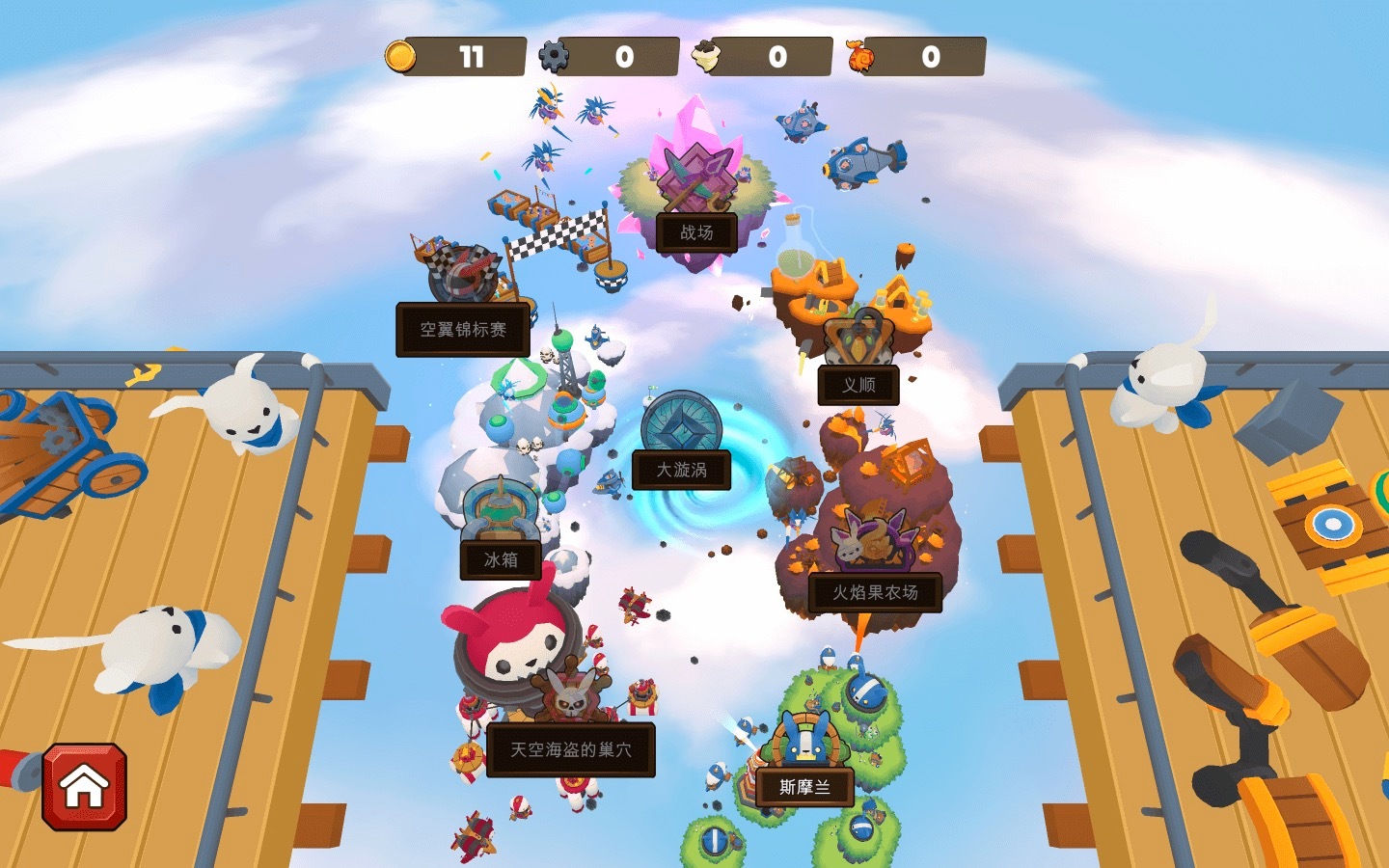Open the 火焰果农场 level
The height and width of the screenshot is (868, 1389).
point(875,592)
